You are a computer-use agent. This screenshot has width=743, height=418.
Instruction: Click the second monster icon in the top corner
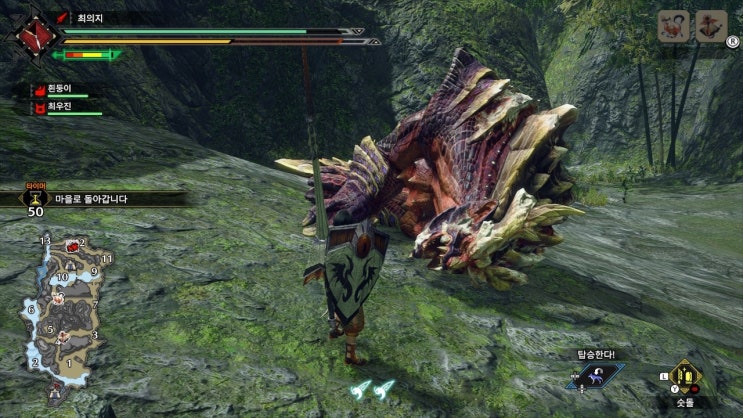pyautogui.click(x=711, y=26)
